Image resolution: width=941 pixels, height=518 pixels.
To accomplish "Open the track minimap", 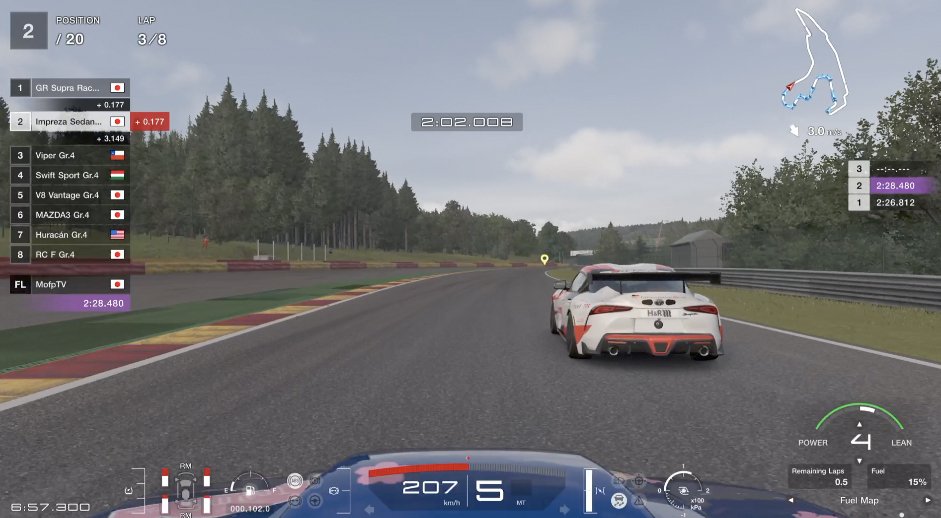I will click(x=818, y=65).
